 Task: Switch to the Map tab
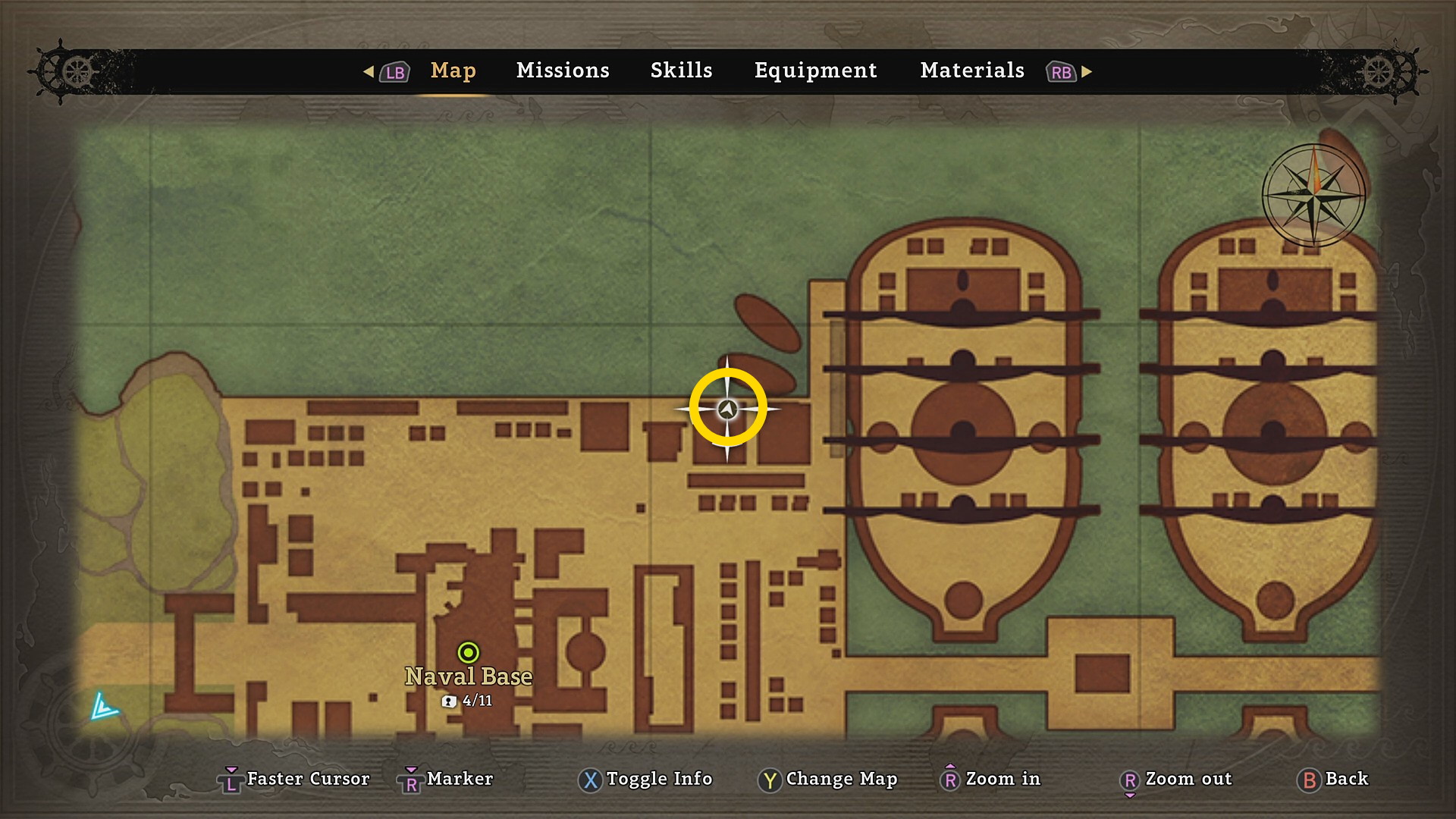[453, 71]
